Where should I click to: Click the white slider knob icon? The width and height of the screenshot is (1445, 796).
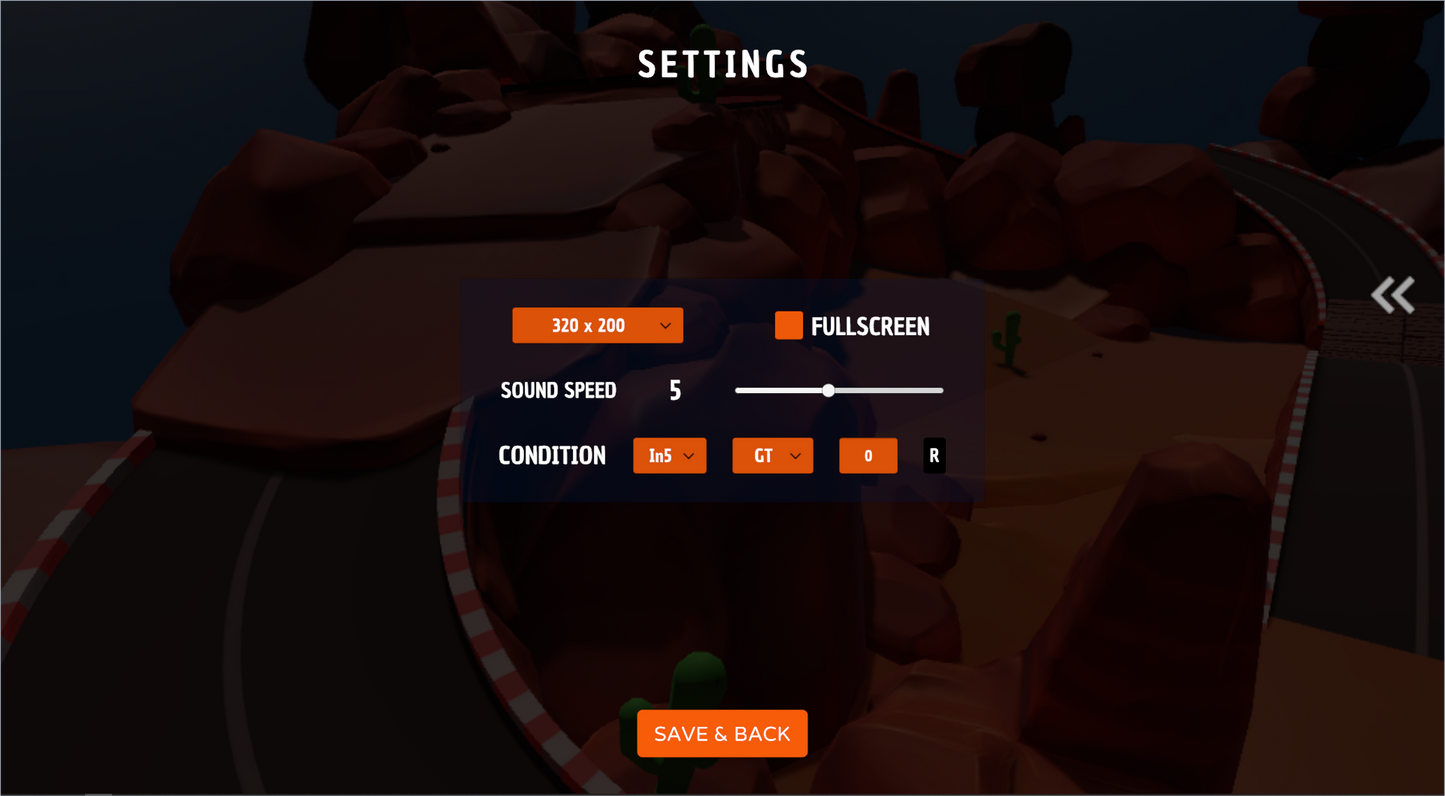(827, 390)
